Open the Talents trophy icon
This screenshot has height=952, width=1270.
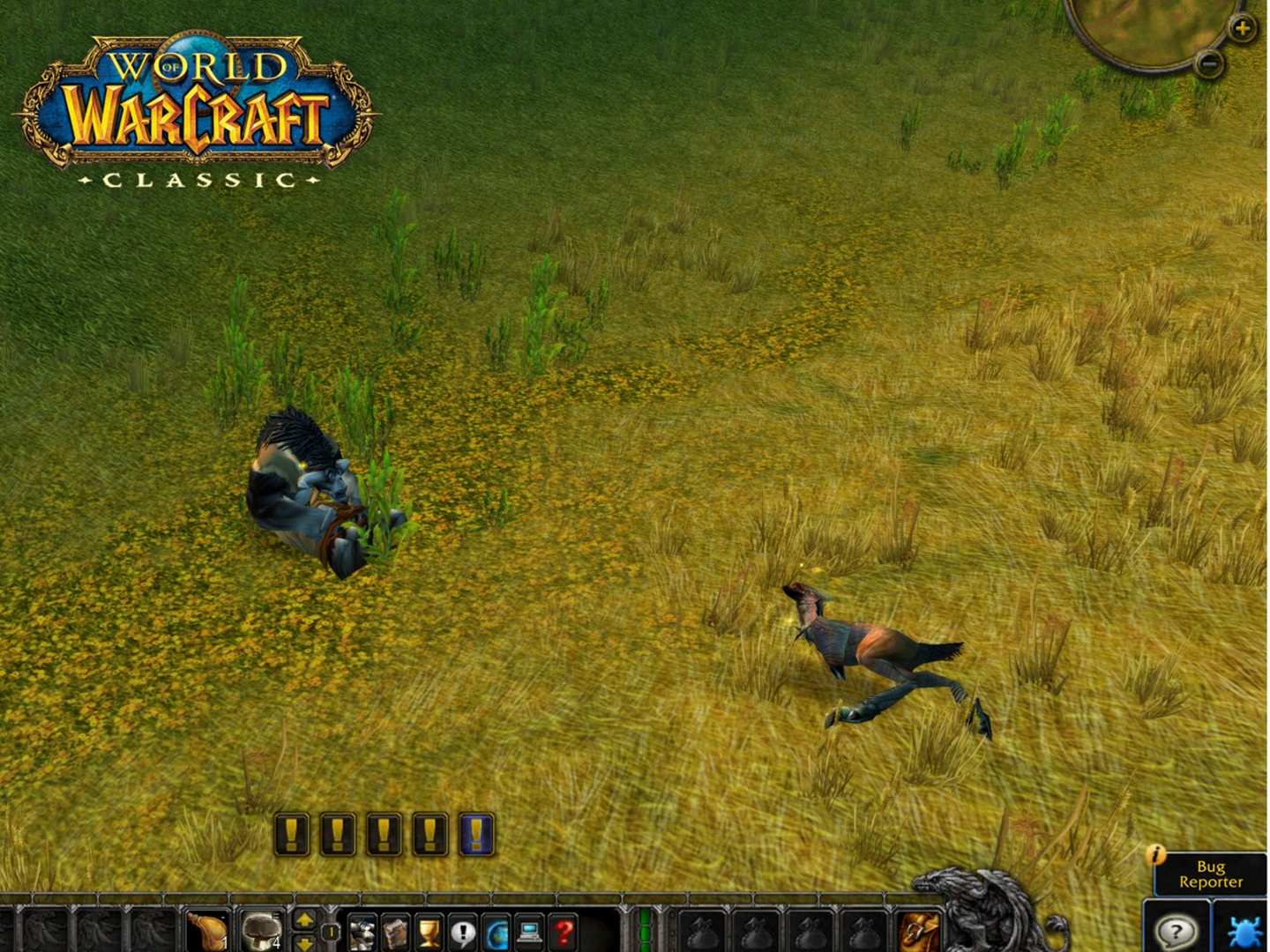coord(429,931)
